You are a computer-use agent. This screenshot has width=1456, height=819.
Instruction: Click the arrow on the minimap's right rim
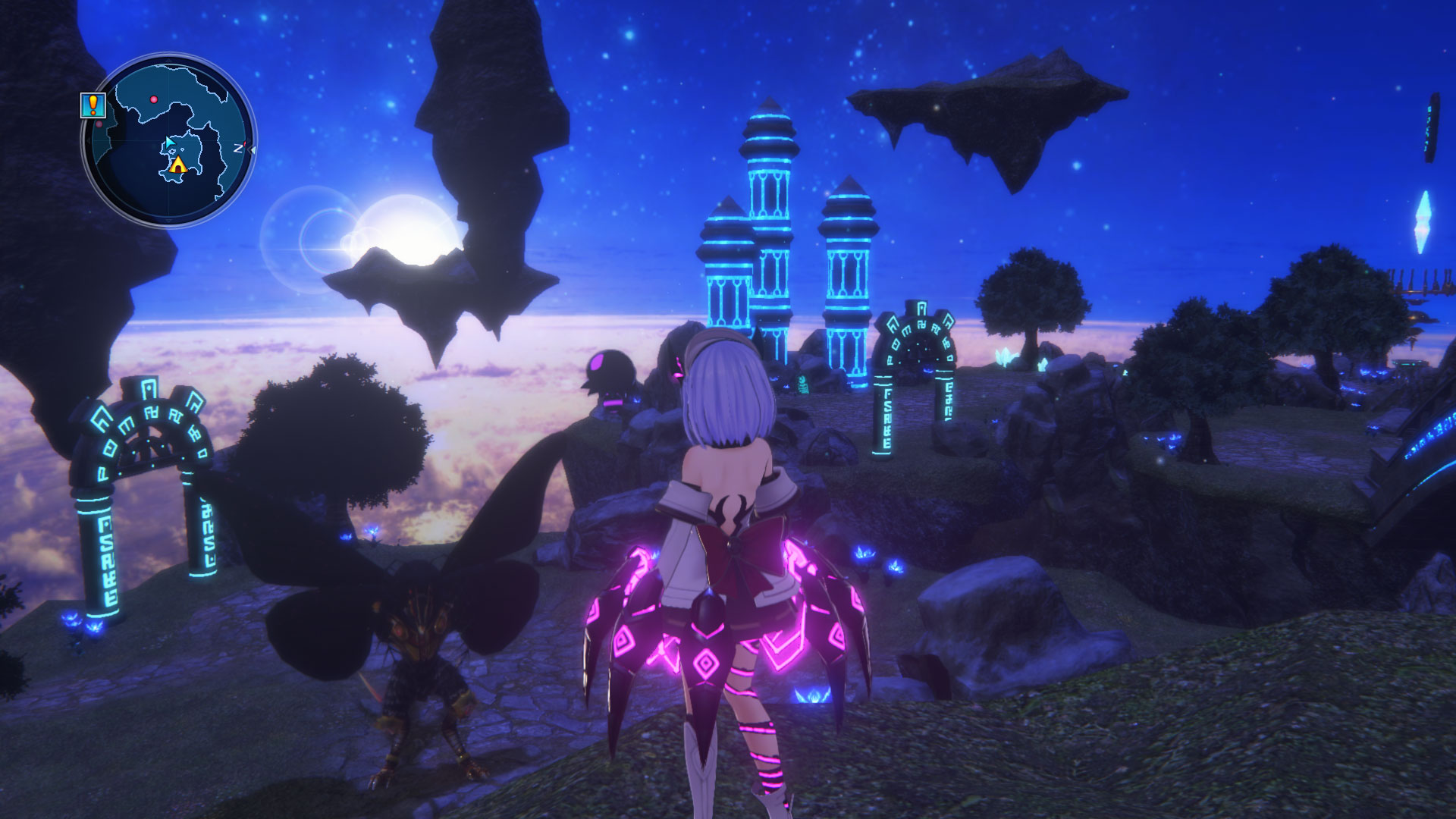coord(253,149)
